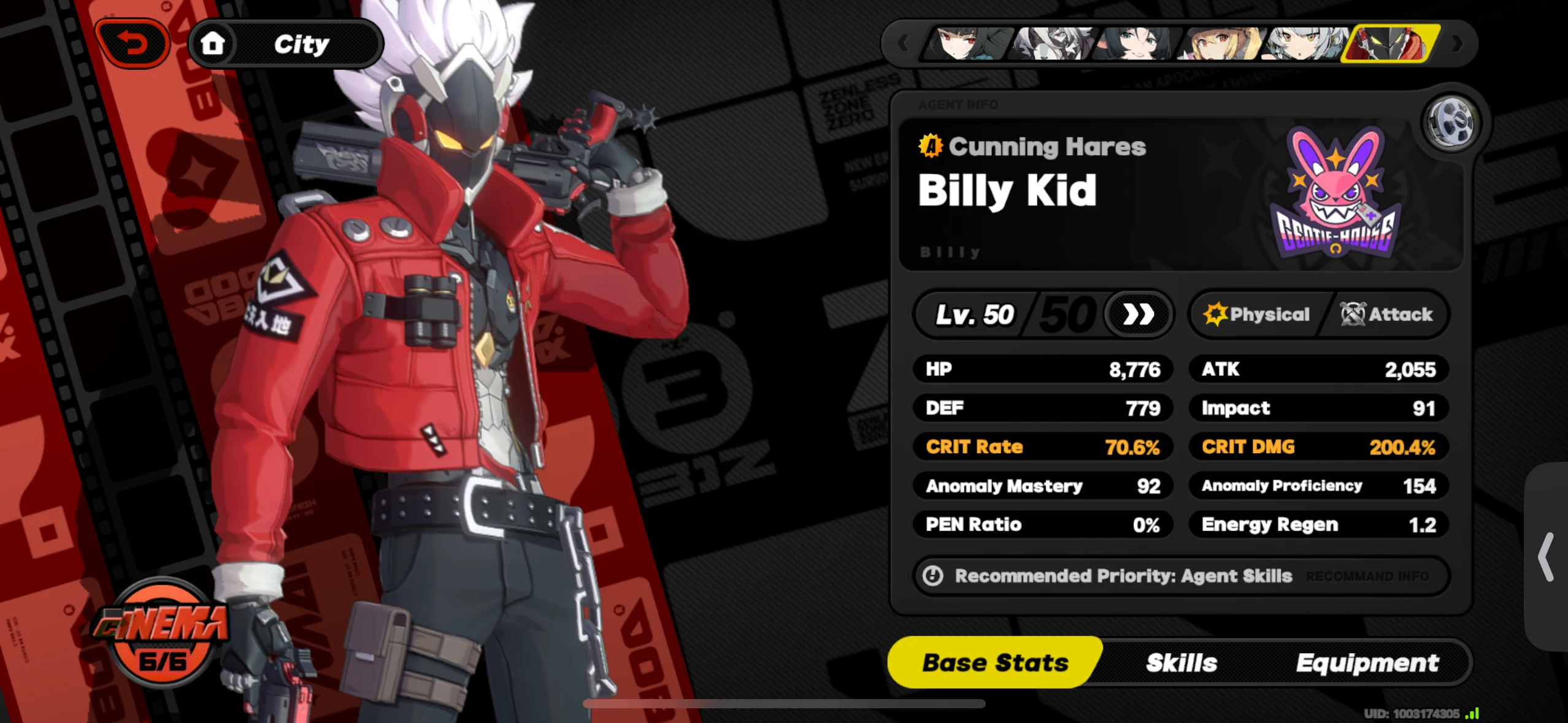Click the home icon next to City

213,42
